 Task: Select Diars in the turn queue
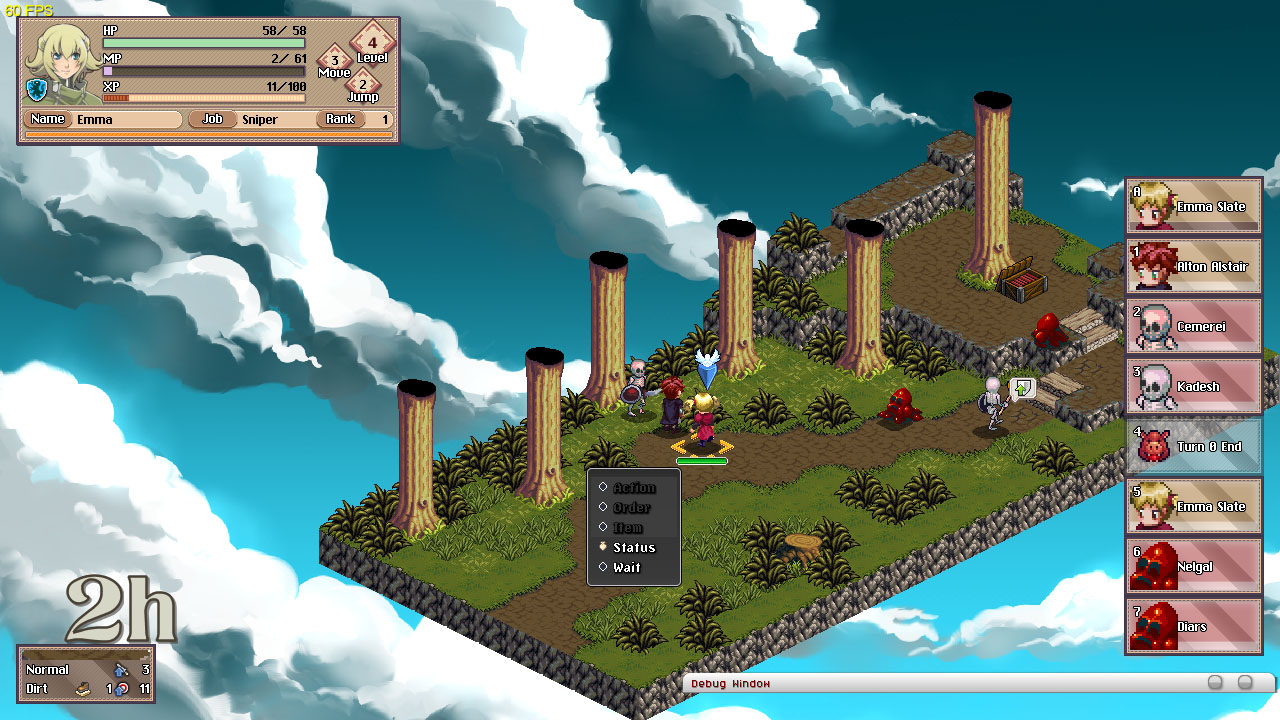(x=1194, y=627)
